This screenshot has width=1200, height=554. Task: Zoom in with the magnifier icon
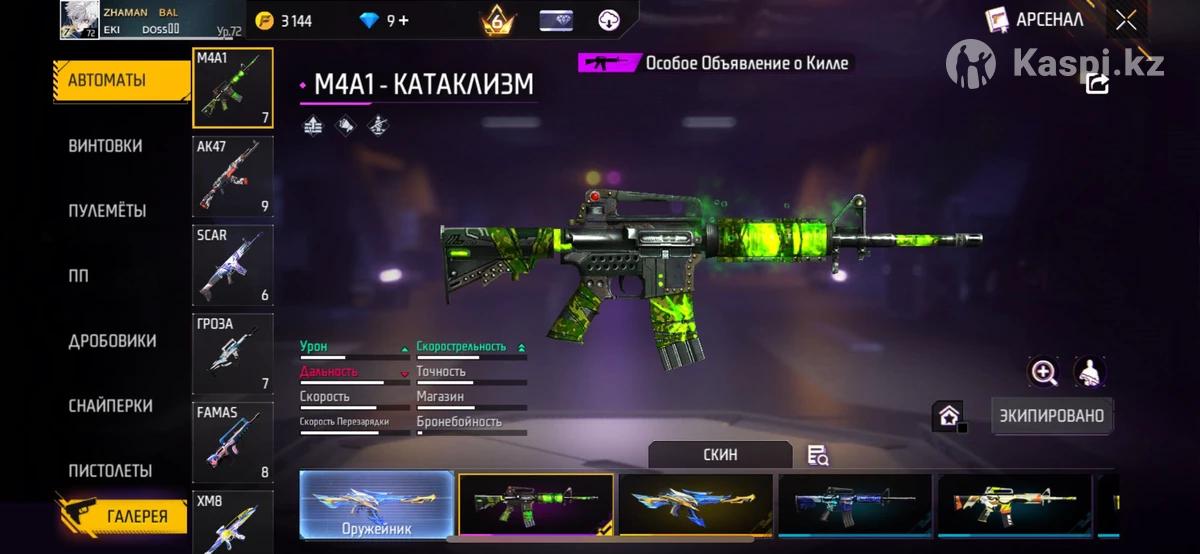click(x=1044, y=373)
